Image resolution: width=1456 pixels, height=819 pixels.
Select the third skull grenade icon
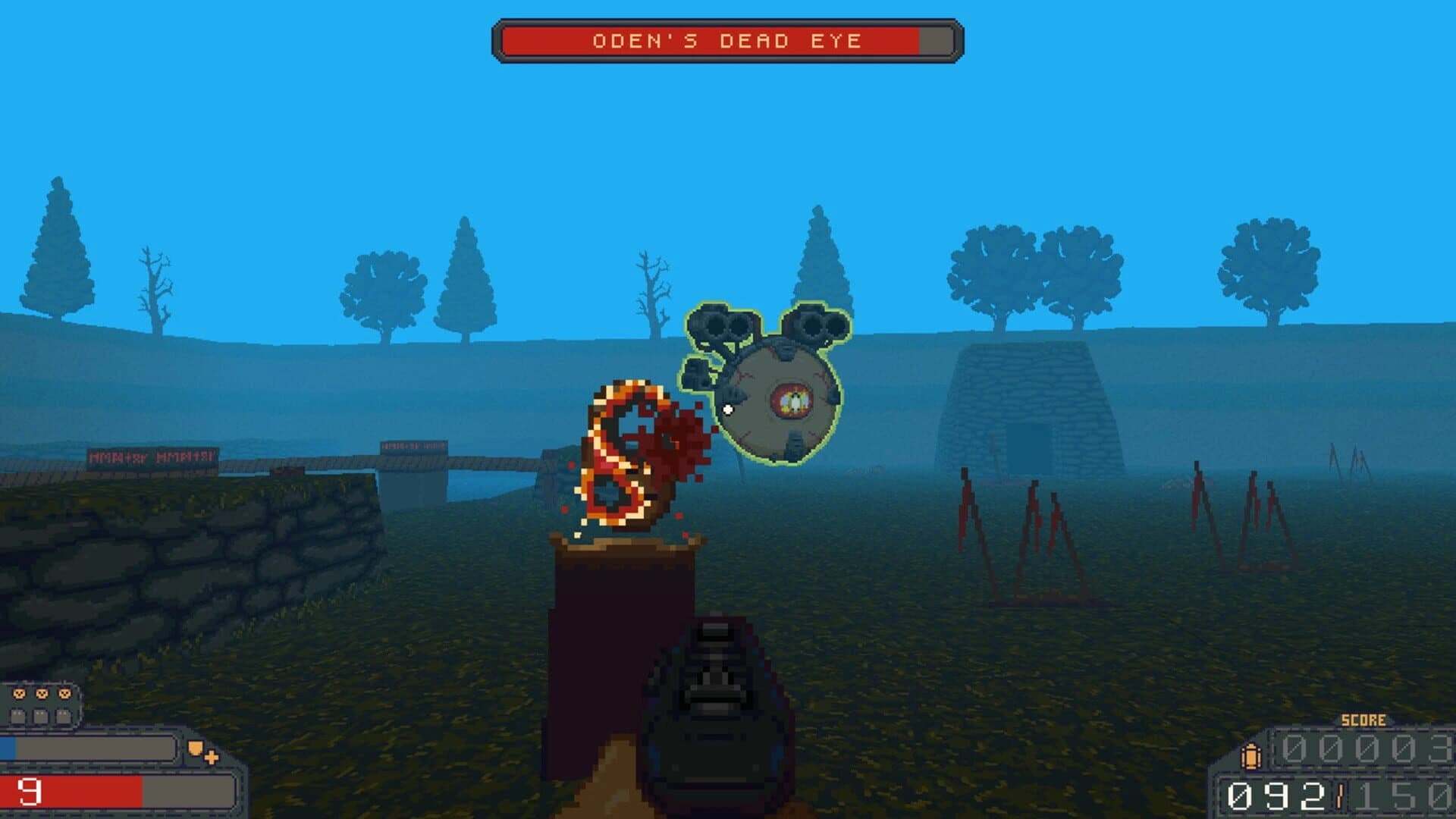click(x=64, y=694)
